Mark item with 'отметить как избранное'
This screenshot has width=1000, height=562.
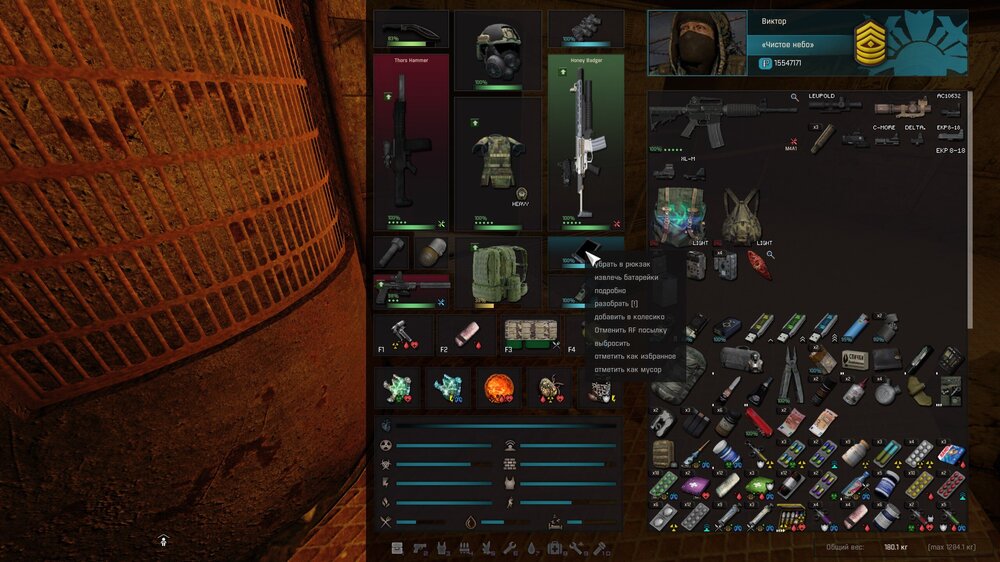tap(635, 356)
